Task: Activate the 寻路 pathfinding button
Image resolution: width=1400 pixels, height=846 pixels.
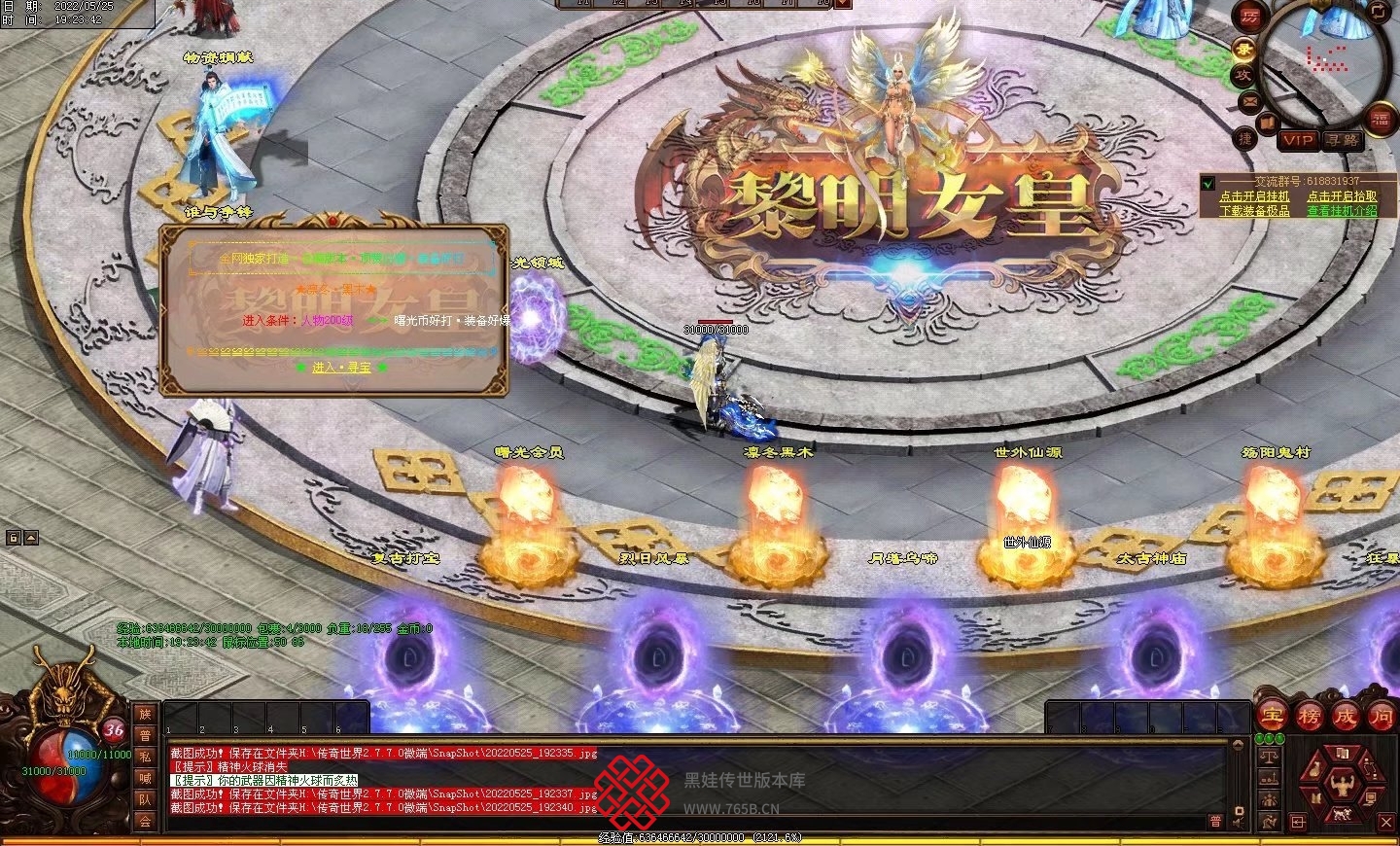Action: click(1343, 140)
